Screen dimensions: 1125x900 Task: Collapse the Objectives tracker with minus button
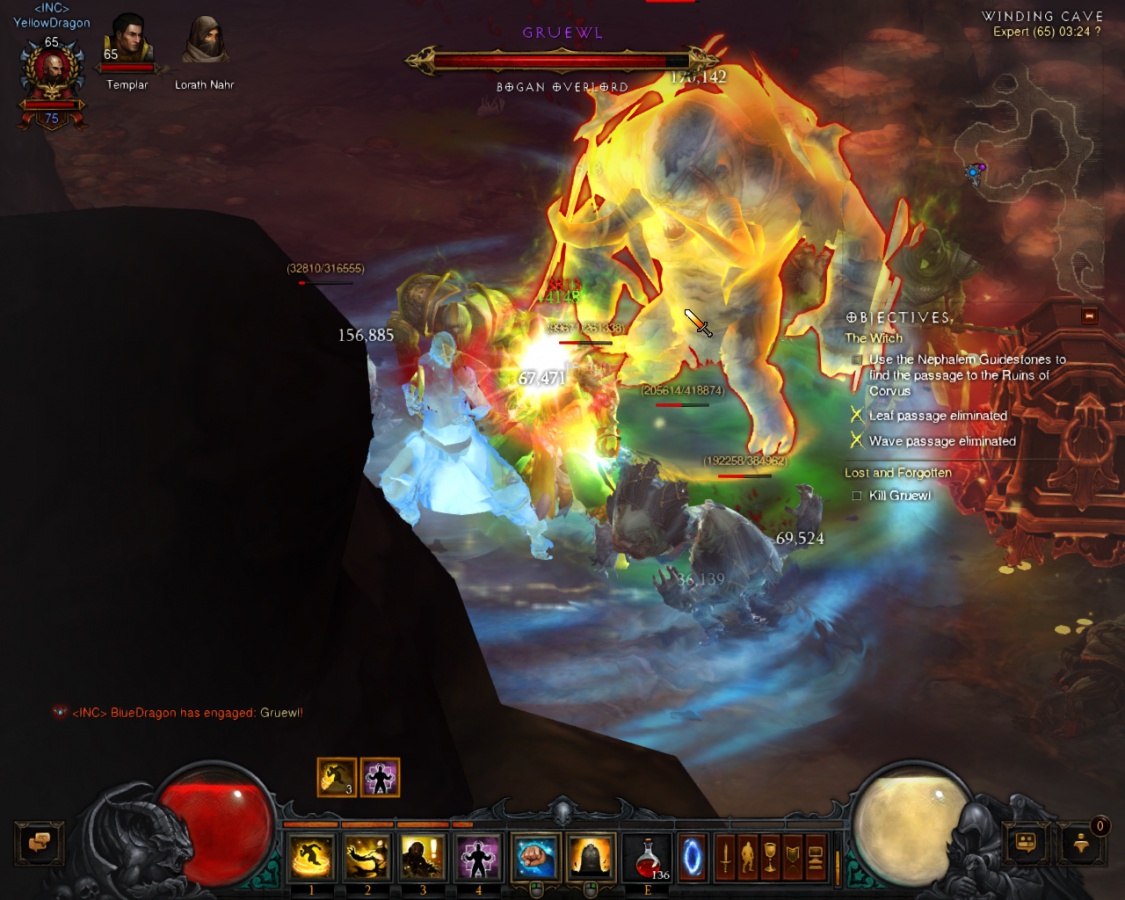pos(1089,316)
